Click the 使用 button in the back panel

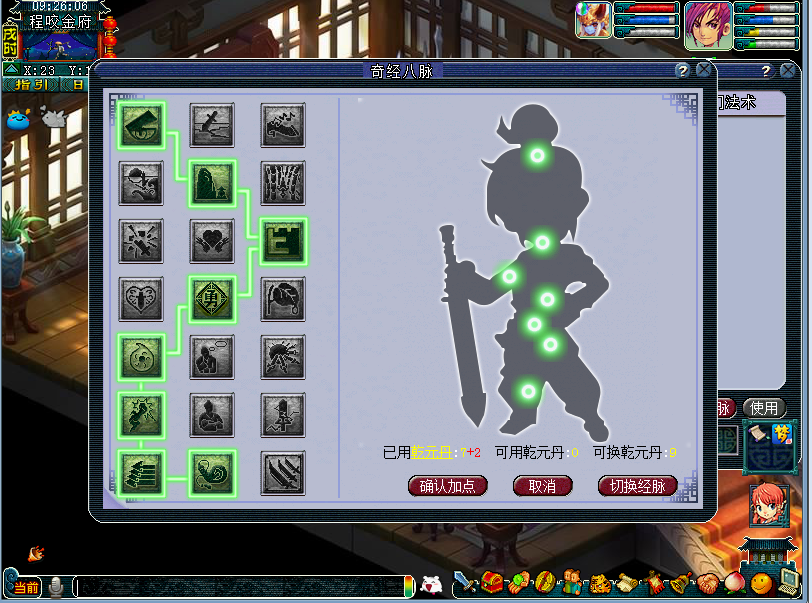pos(764,408)
